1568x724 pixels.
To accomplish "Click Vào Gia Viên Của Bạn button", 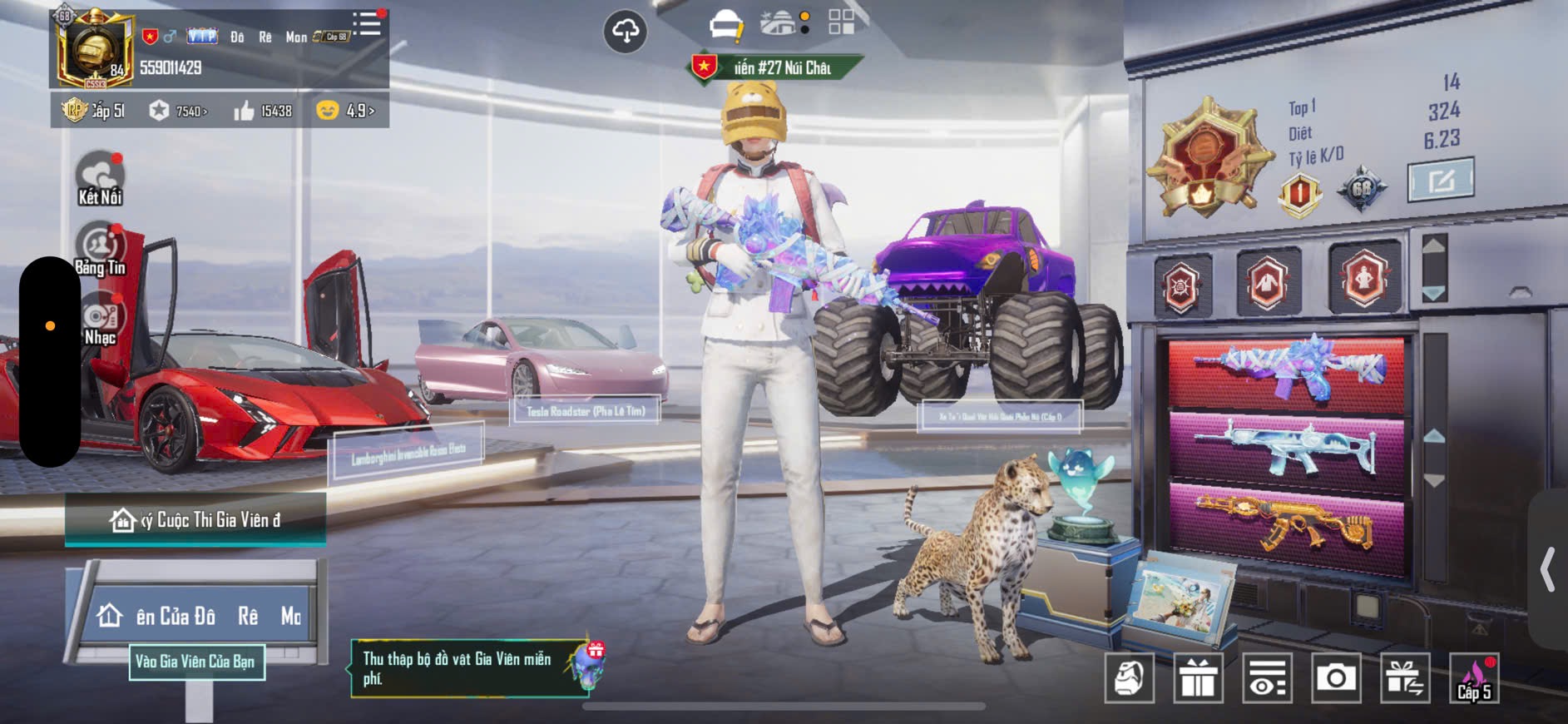I will pyautogui.click(x=196, y=662).
